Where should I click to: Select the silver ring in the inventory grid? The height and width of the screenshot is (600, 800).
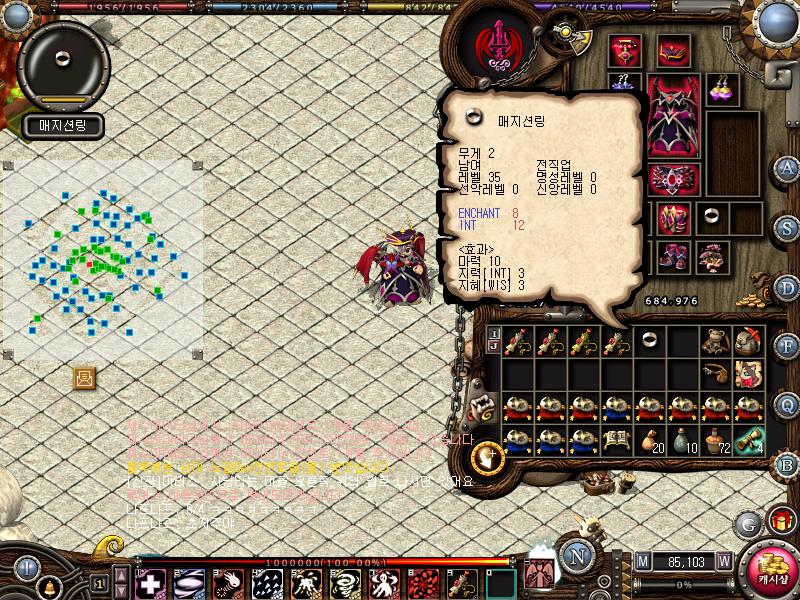pyautogui.click(x=647, y=341)
